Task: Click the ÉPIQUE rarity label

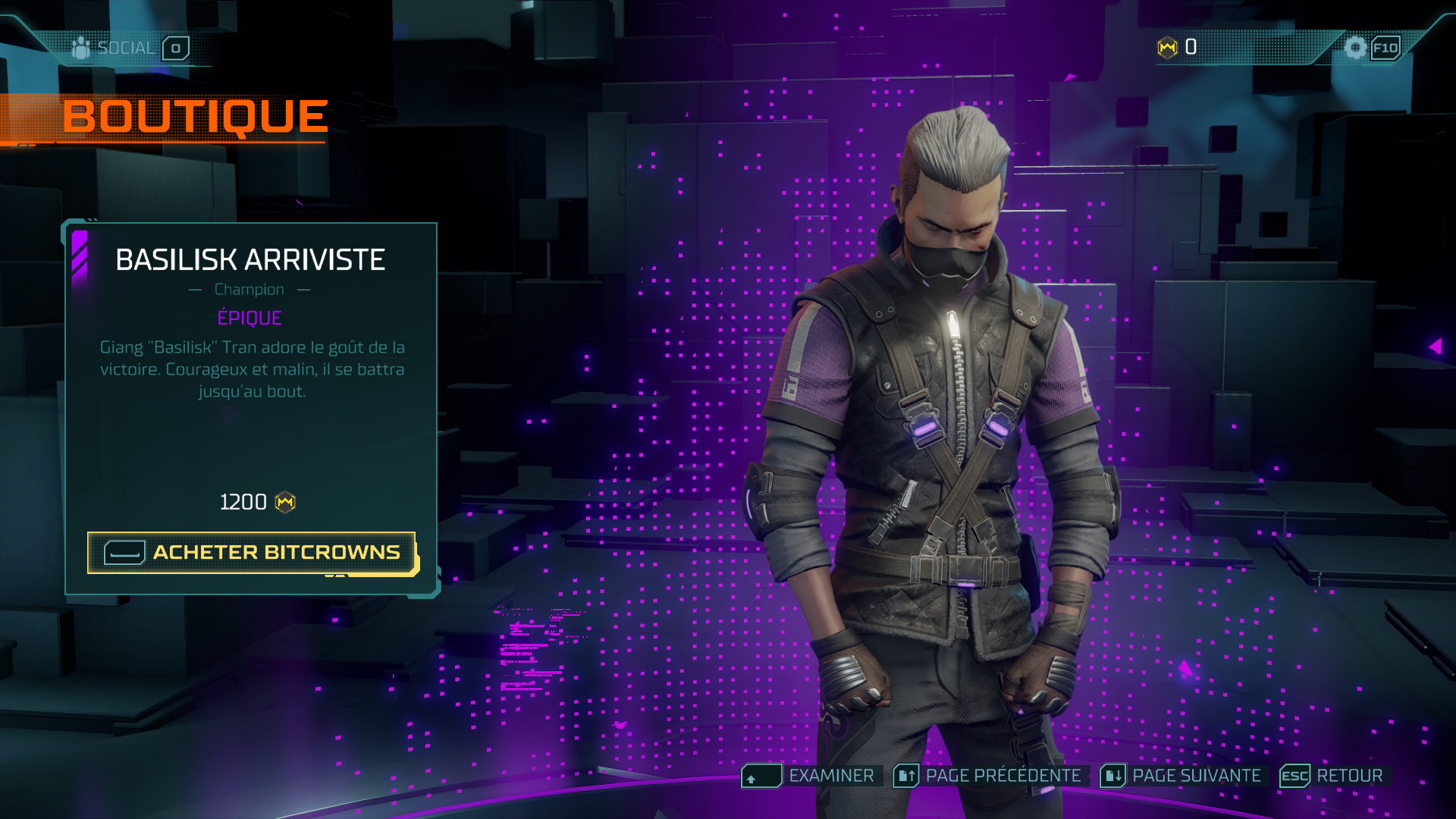Action: 250,318
